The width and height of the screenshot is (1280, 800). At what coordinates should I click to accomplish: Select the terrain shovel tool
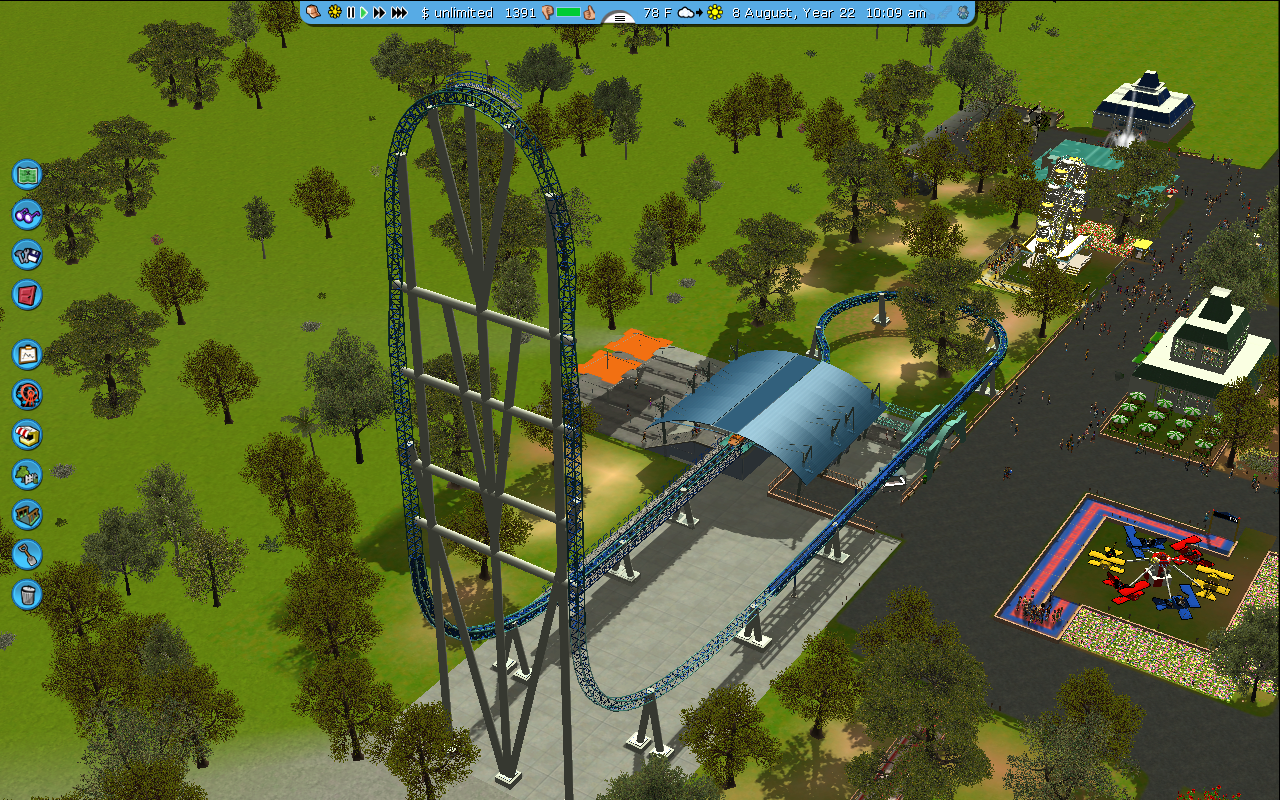(27, 554)
